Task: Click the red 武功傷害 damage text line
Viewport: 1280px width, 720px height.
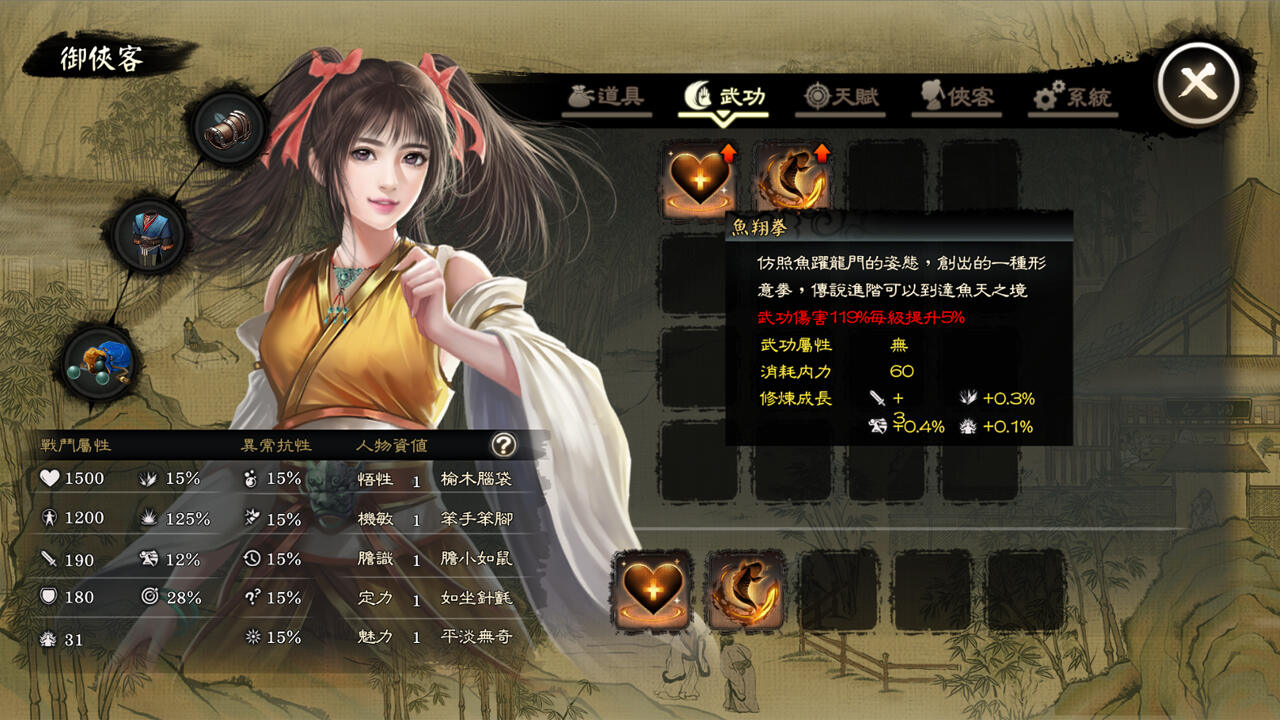Action: (x=858, y=319)
